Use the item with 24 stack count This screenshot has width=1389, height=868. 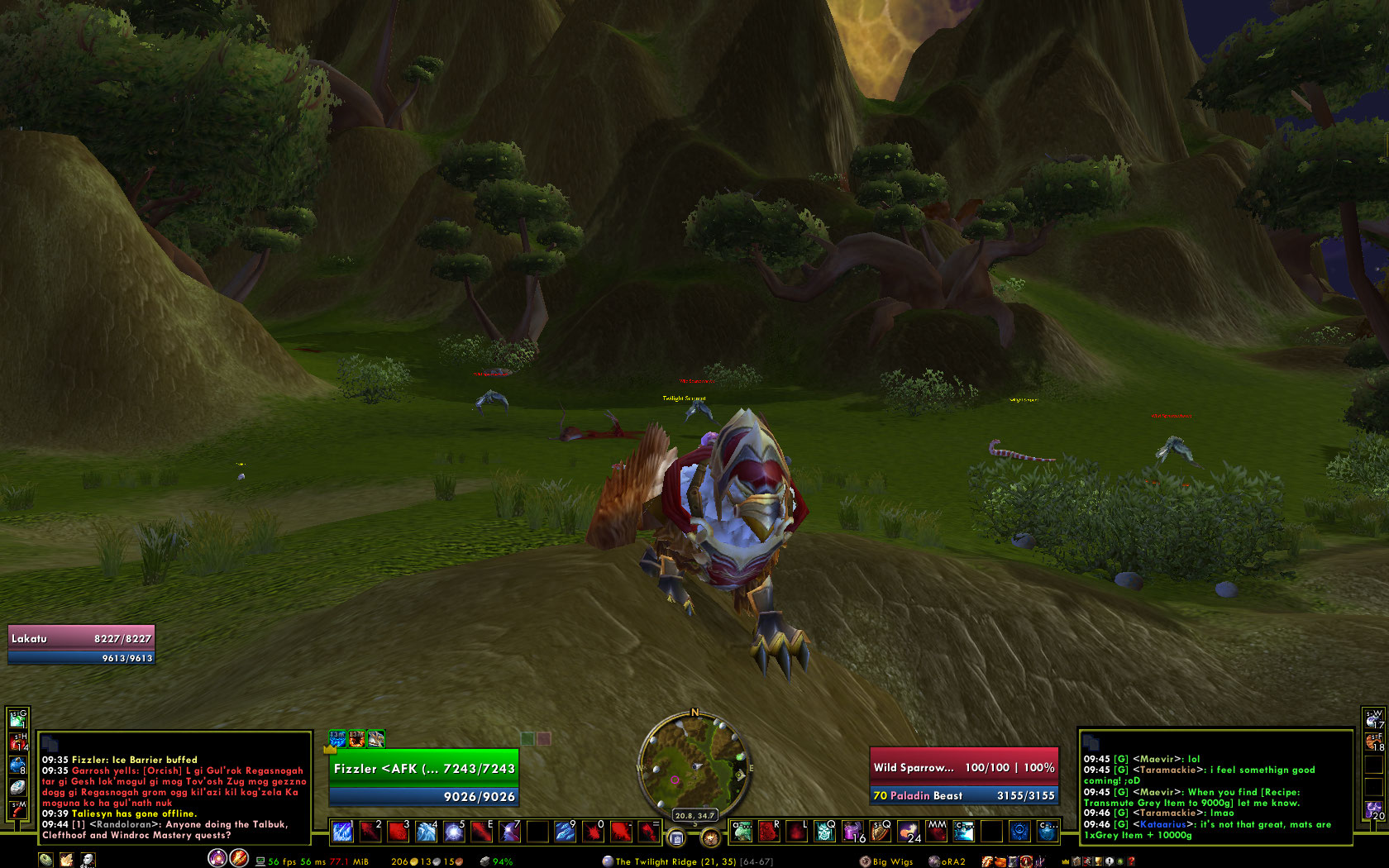908,832
